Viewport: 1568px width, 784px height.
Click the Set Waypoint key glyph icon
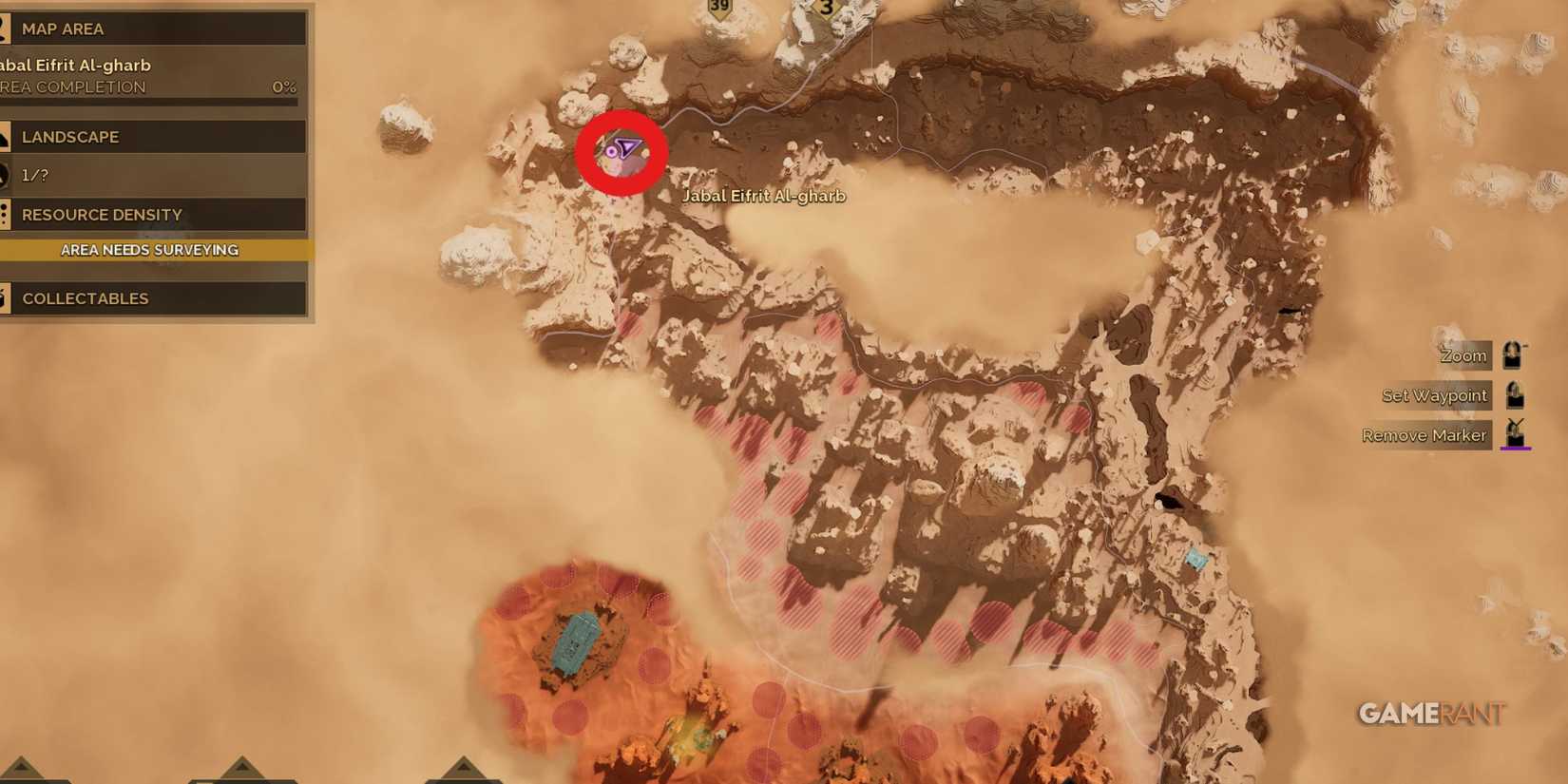(x=1513, y=394)
